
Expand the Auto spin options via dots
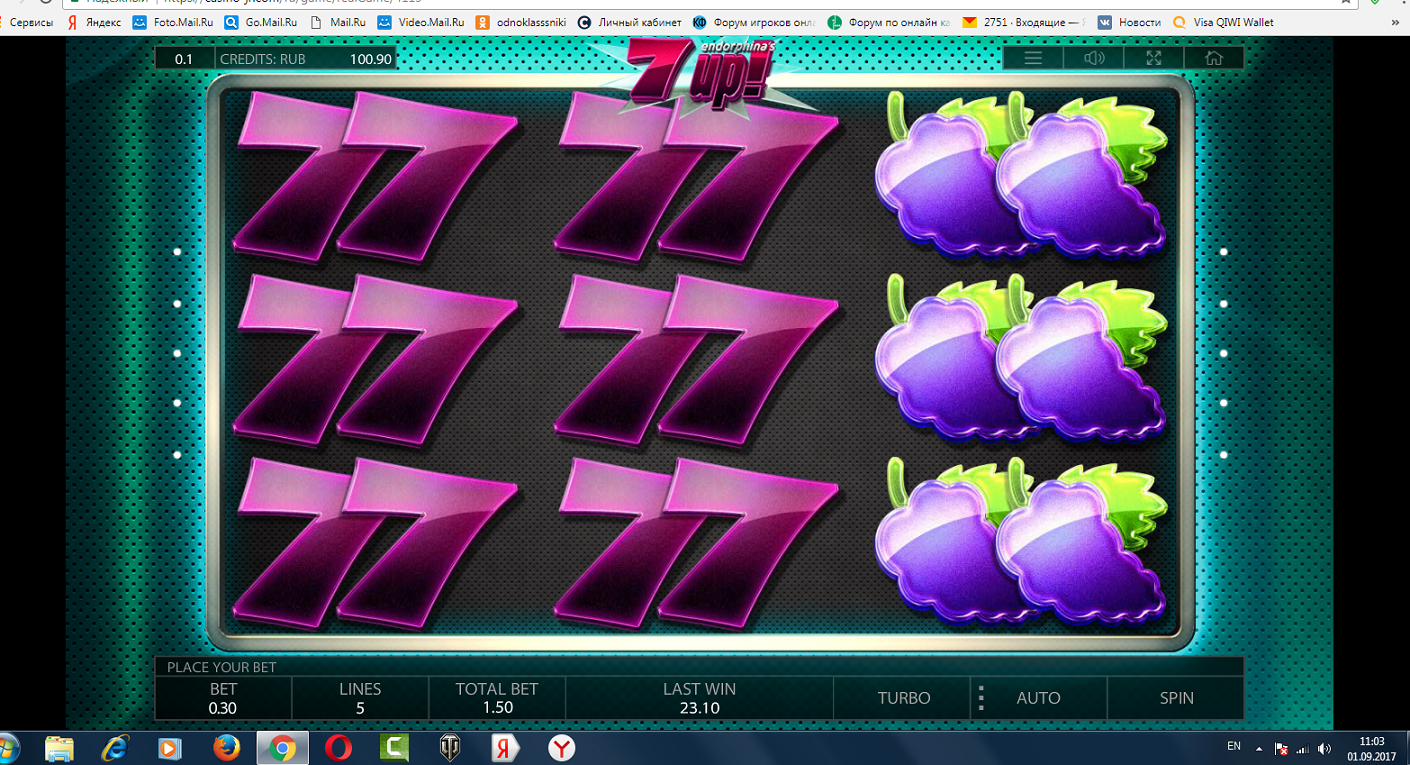click(981, 697)
